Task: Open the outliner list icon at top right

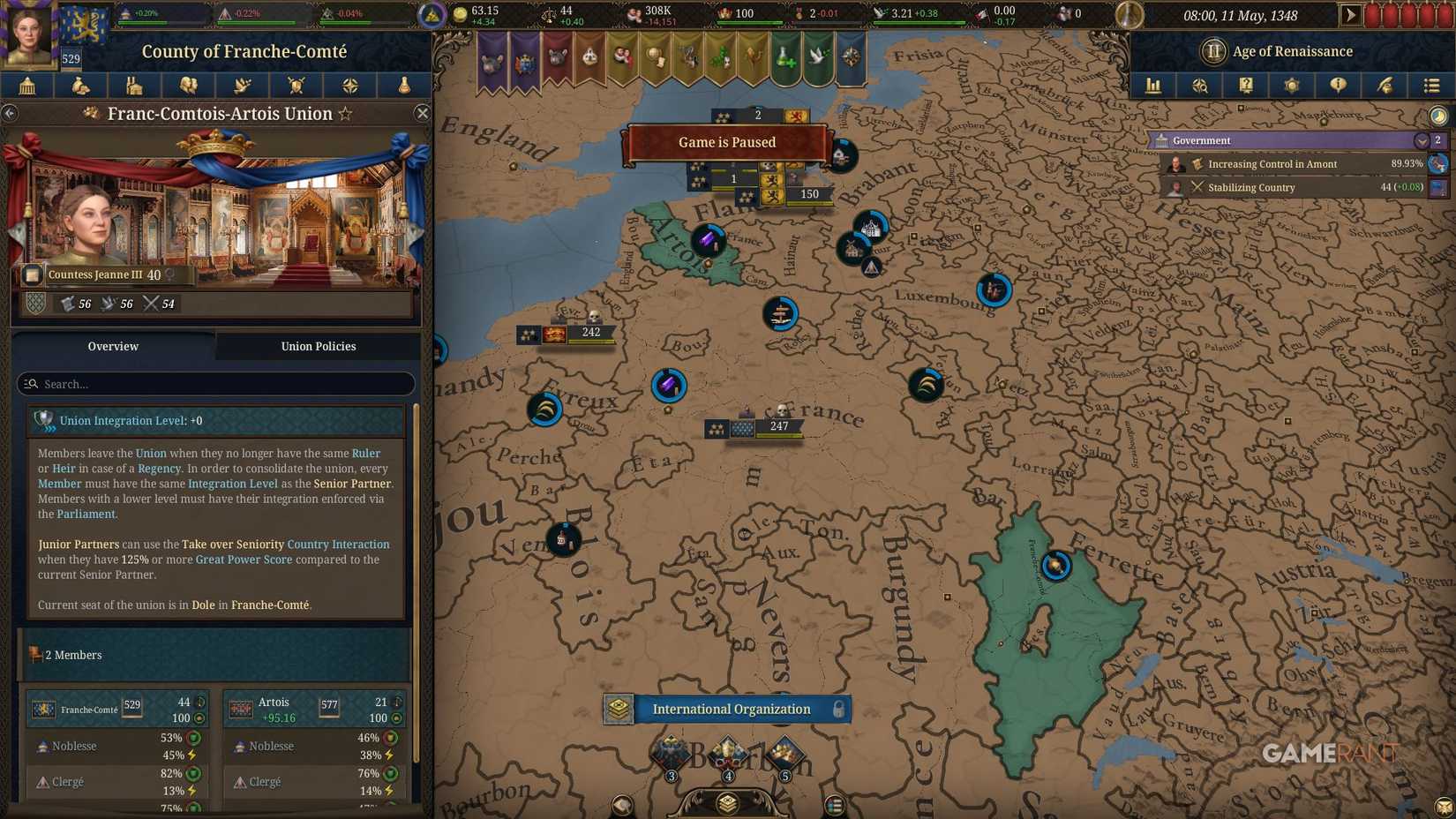Action: pyautogui.click(x=1431, y=86)
